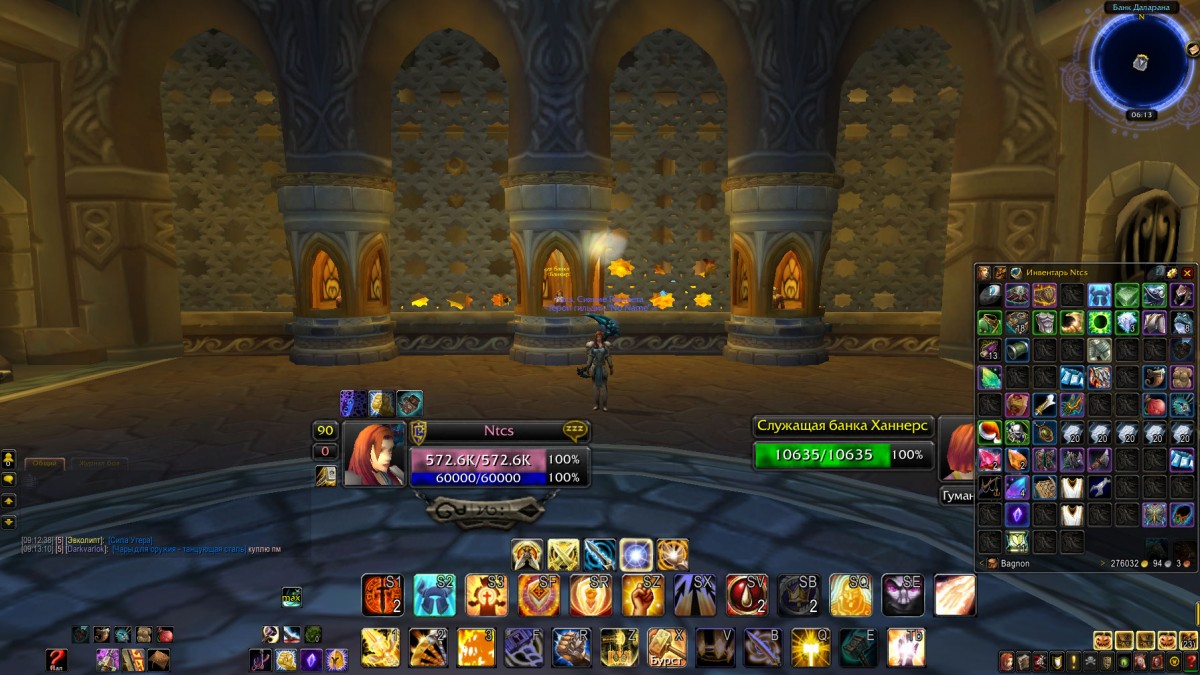Activate the red blood drop ability SV
The height and width of the screenshot is (675, 1200).
(747, 595)
